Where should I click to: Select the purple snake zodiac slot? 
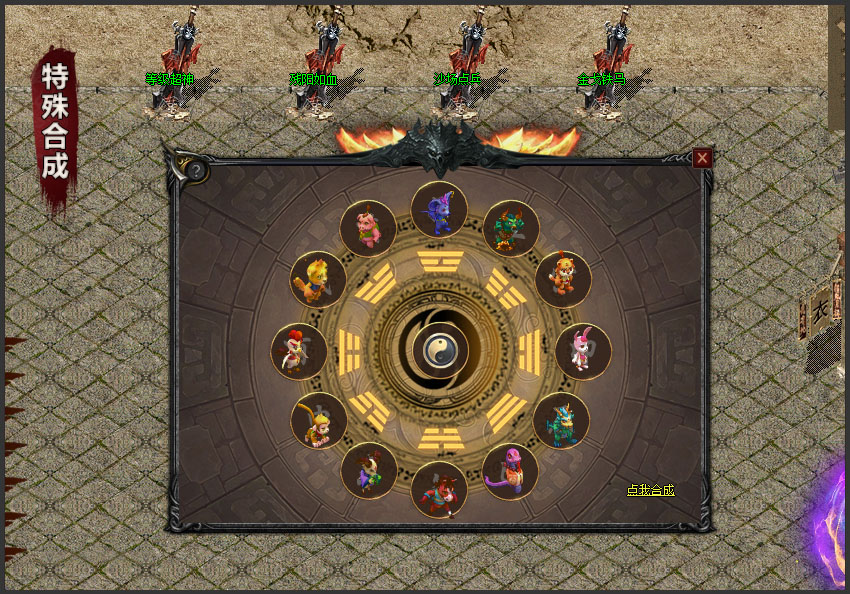click(510, 472)
